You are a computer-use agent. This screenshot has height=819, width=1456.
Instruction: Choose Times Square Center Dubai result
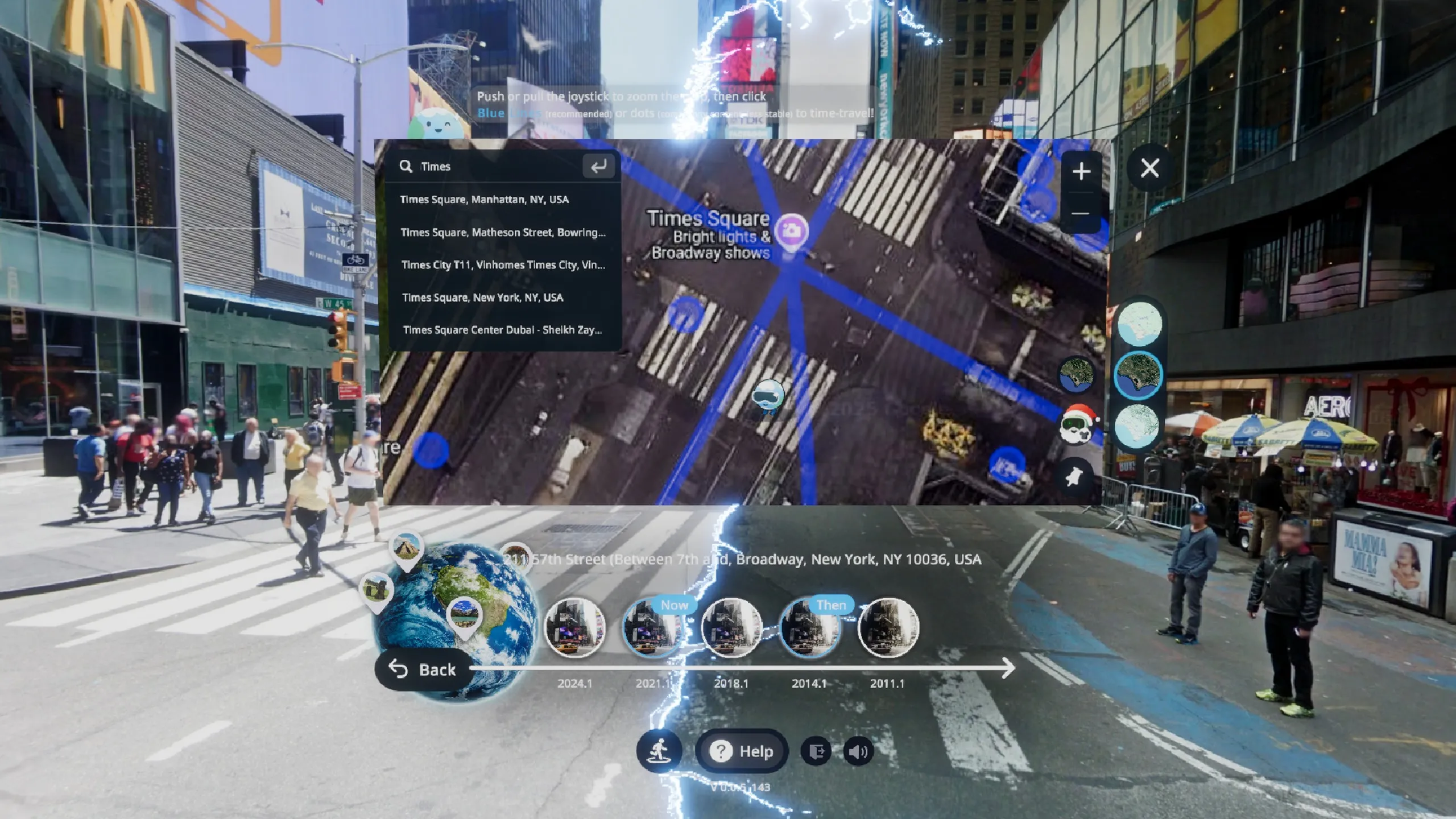(x=502, y=330)
